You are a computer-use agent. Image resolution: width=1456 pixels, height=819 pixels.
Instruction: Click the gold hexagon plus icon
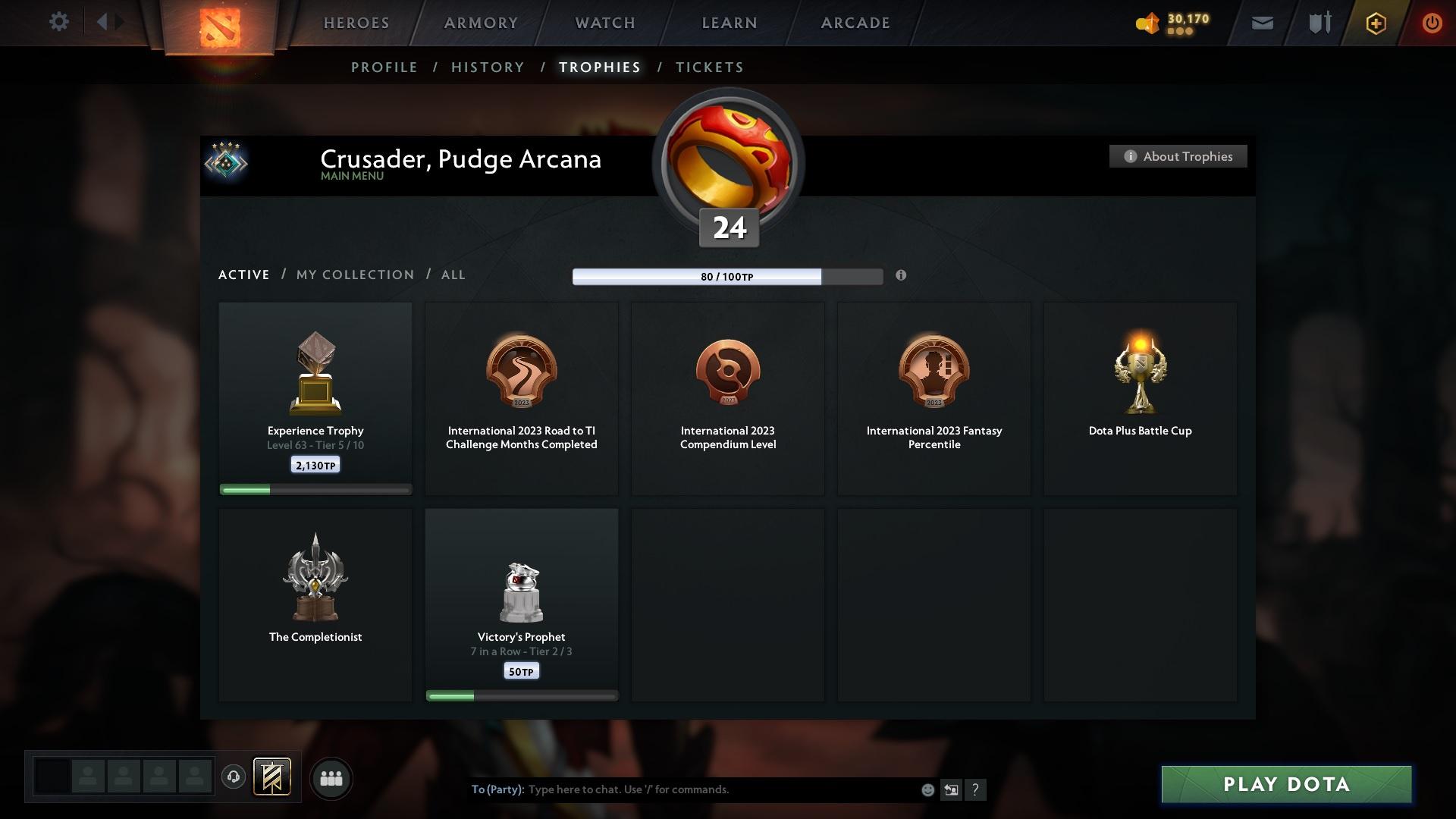pyautogui.click(x=1375, y=23)
